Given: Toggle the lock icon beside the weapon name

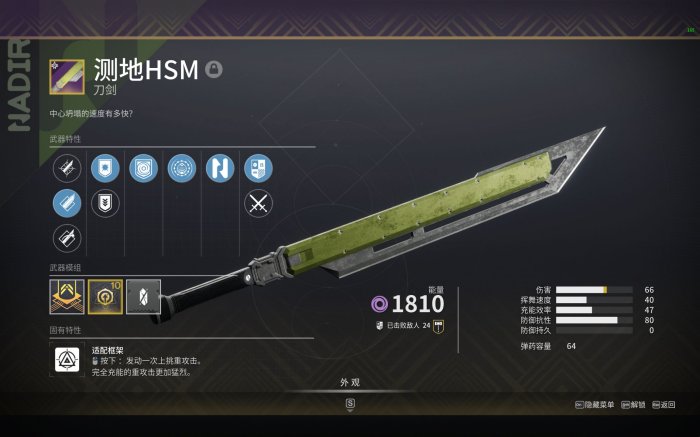Looking at the screenshot, I should coord(214,69).
